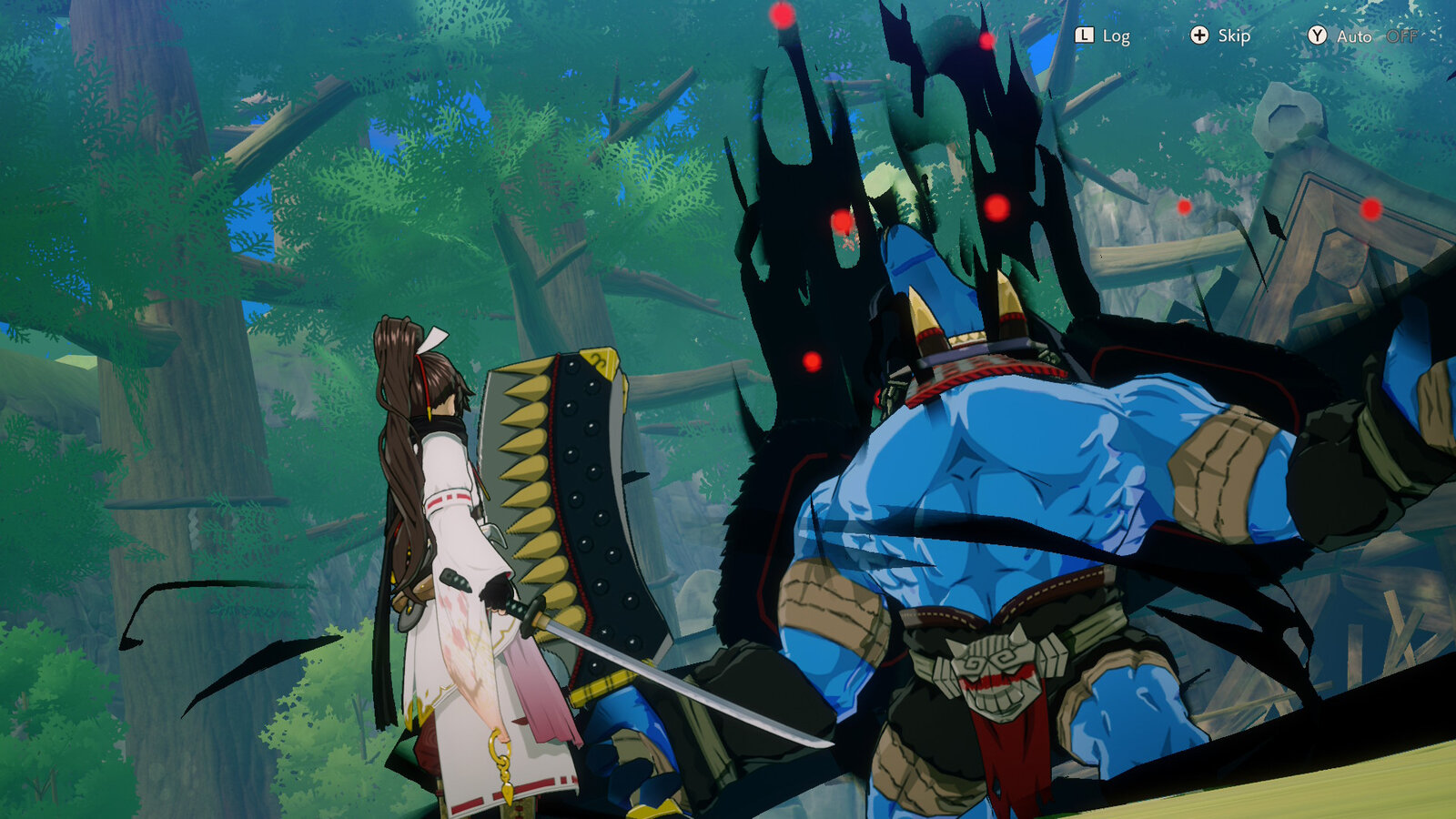Open the dialogue Log

pyautogui.click(x=1102, y=35)
